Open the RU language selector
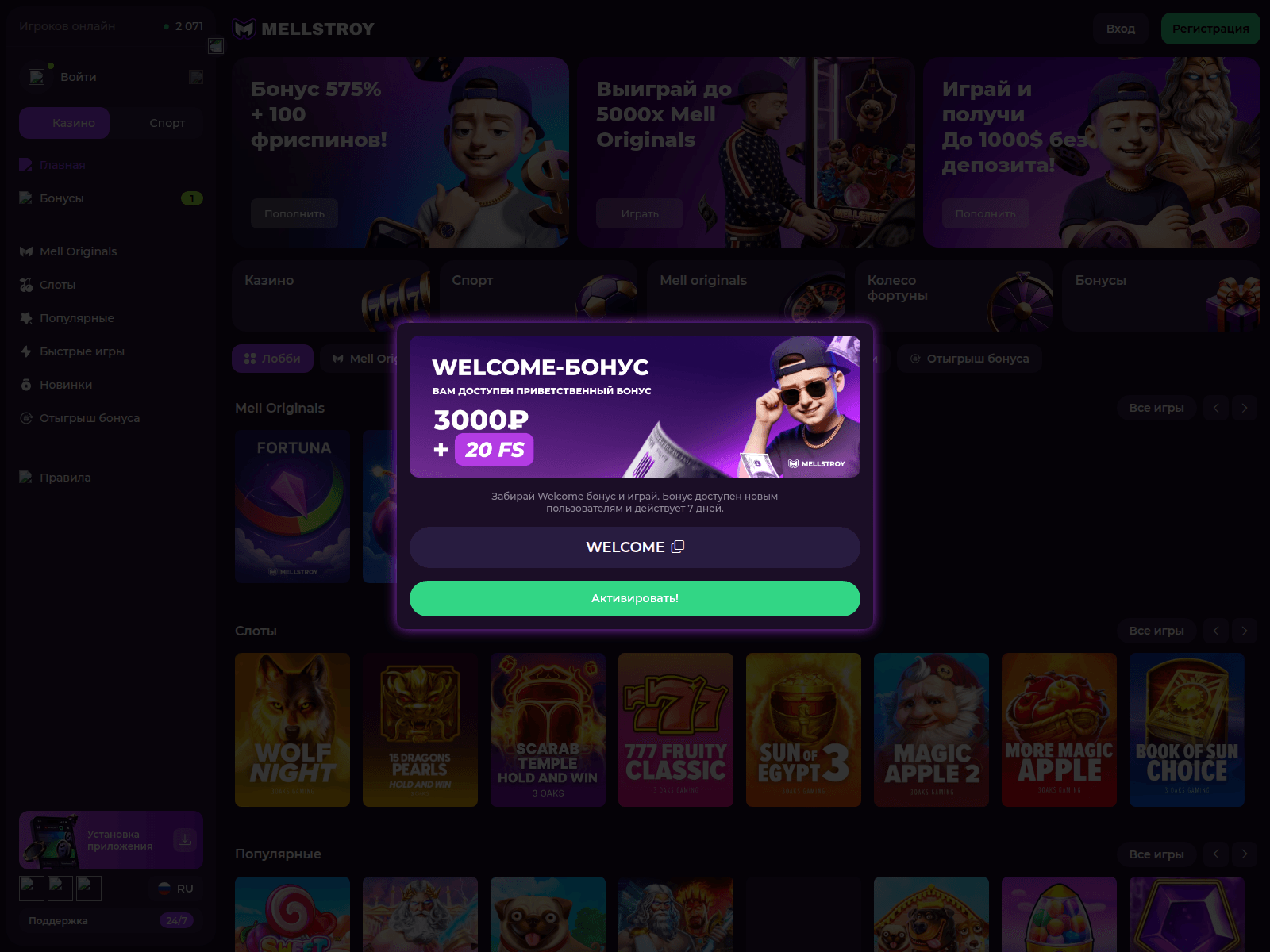 point(175,889)
